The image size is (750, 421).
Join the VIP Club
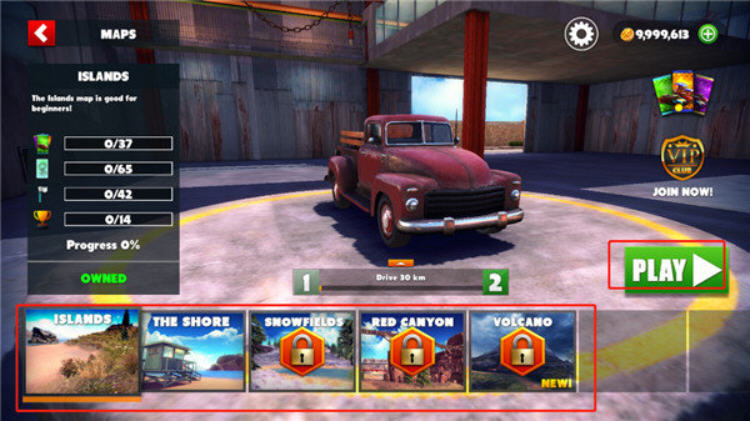click(x=681, y=166)
